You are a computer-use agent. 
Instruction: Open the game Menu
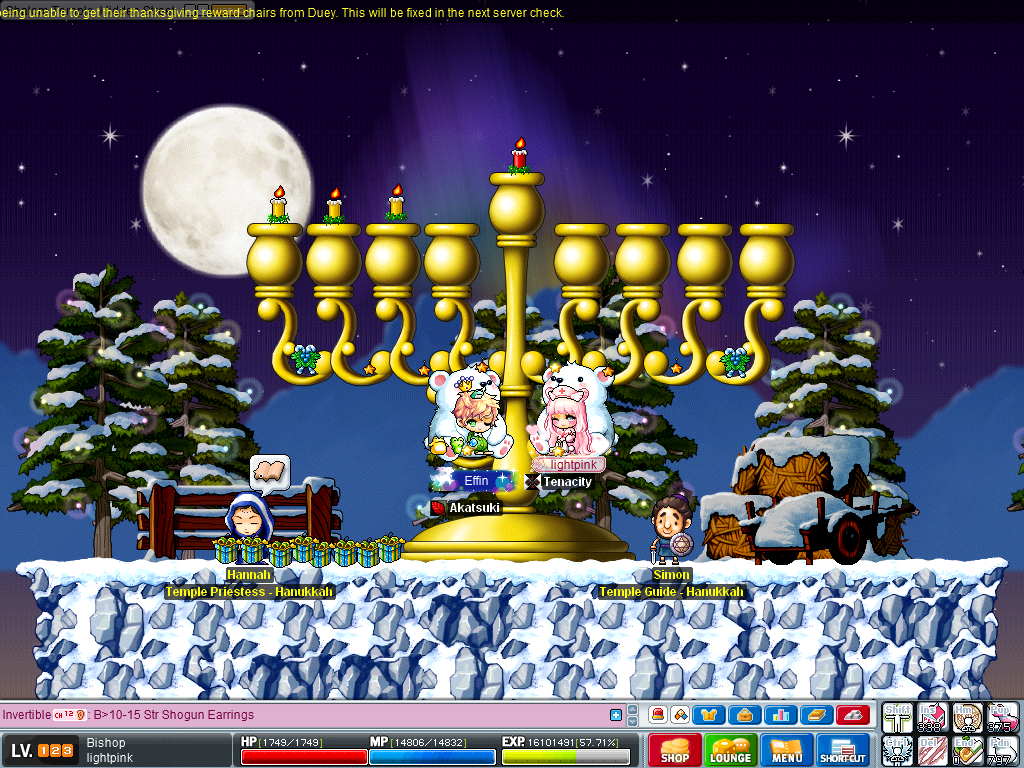pyautogui.click(x=787, y=750)
